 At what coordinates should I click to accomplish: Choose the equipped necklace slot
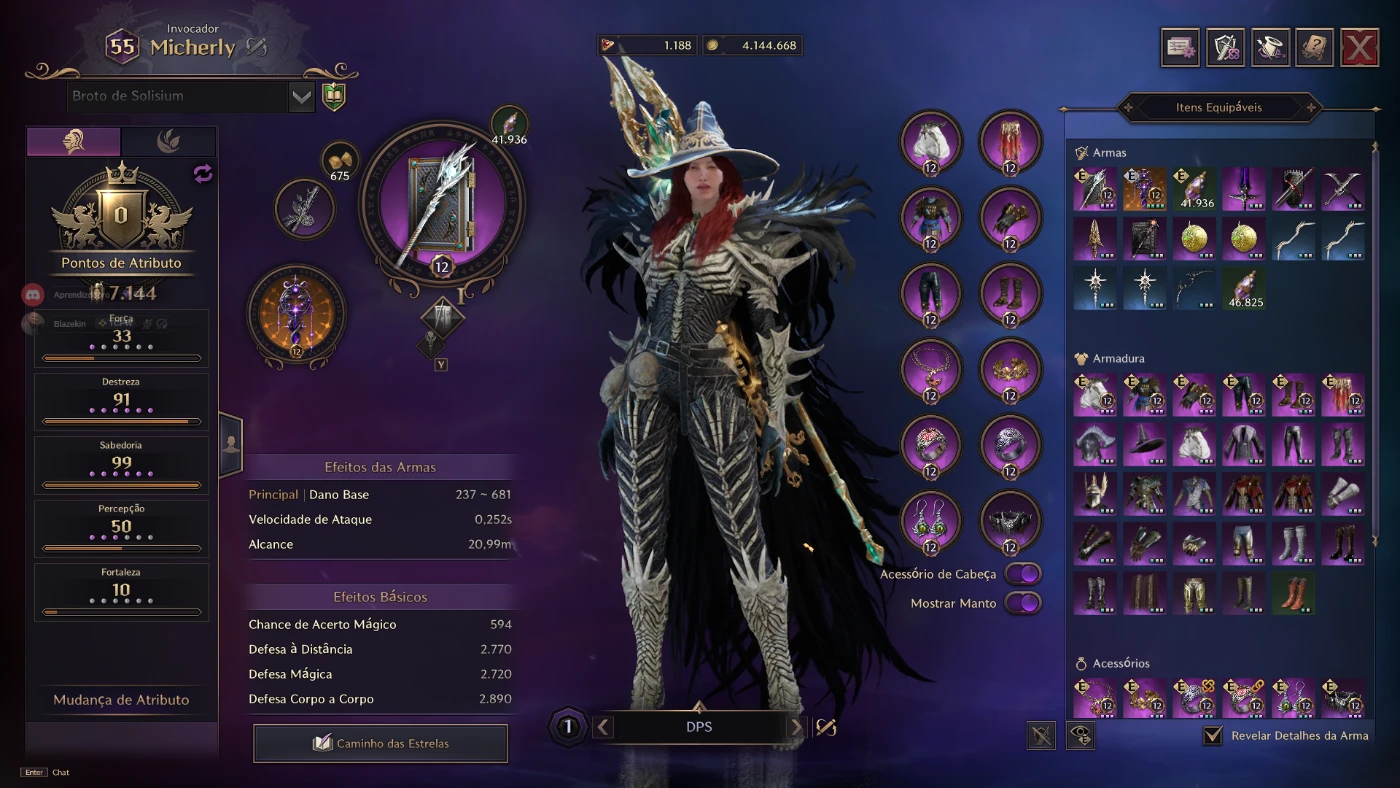click(931, 370)
